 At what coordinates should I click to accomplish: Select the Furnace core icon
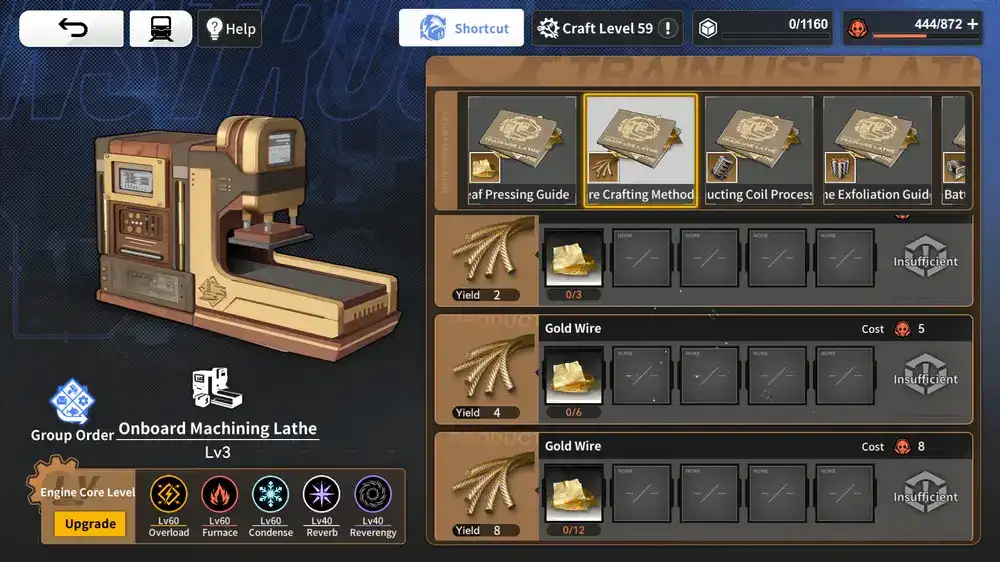(x=220, y=496)
